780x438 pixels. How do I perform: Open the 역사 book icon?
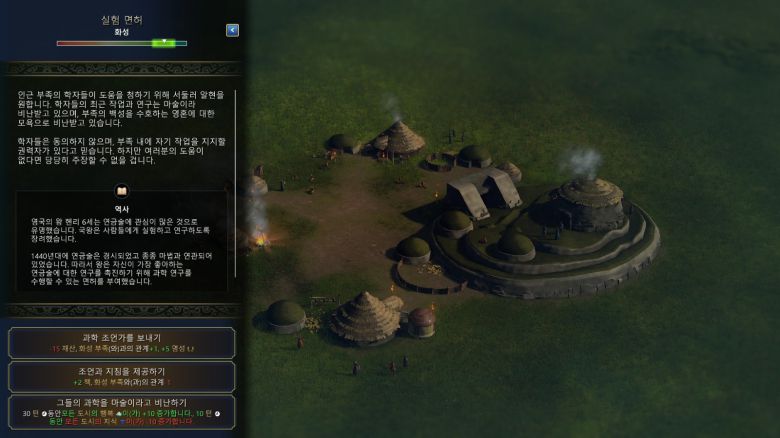(x=122, y=190)
